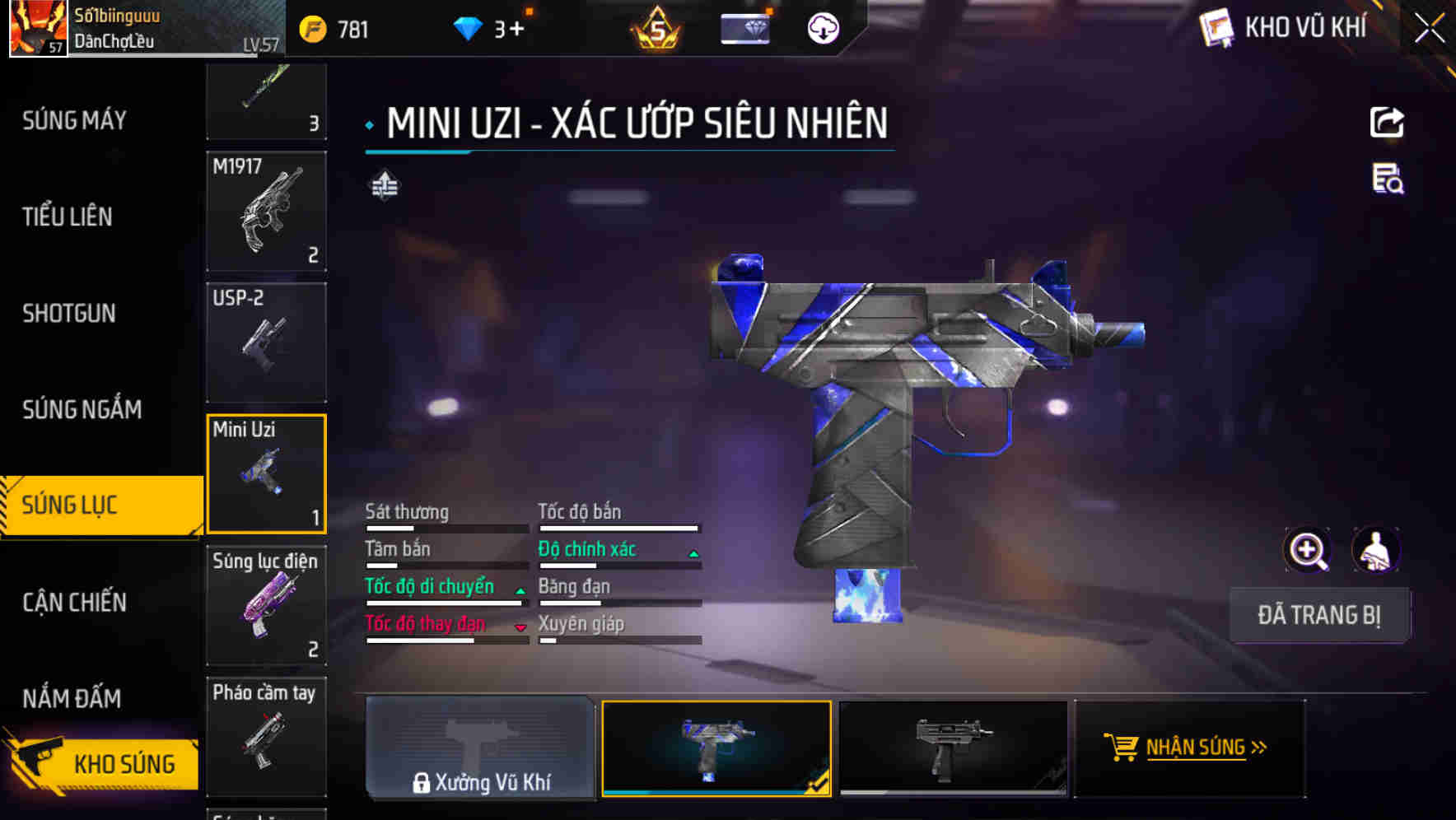The image size is (1456, 820).
Task: Open the diamond top-up plus button
Action: (x=516, y=30)
